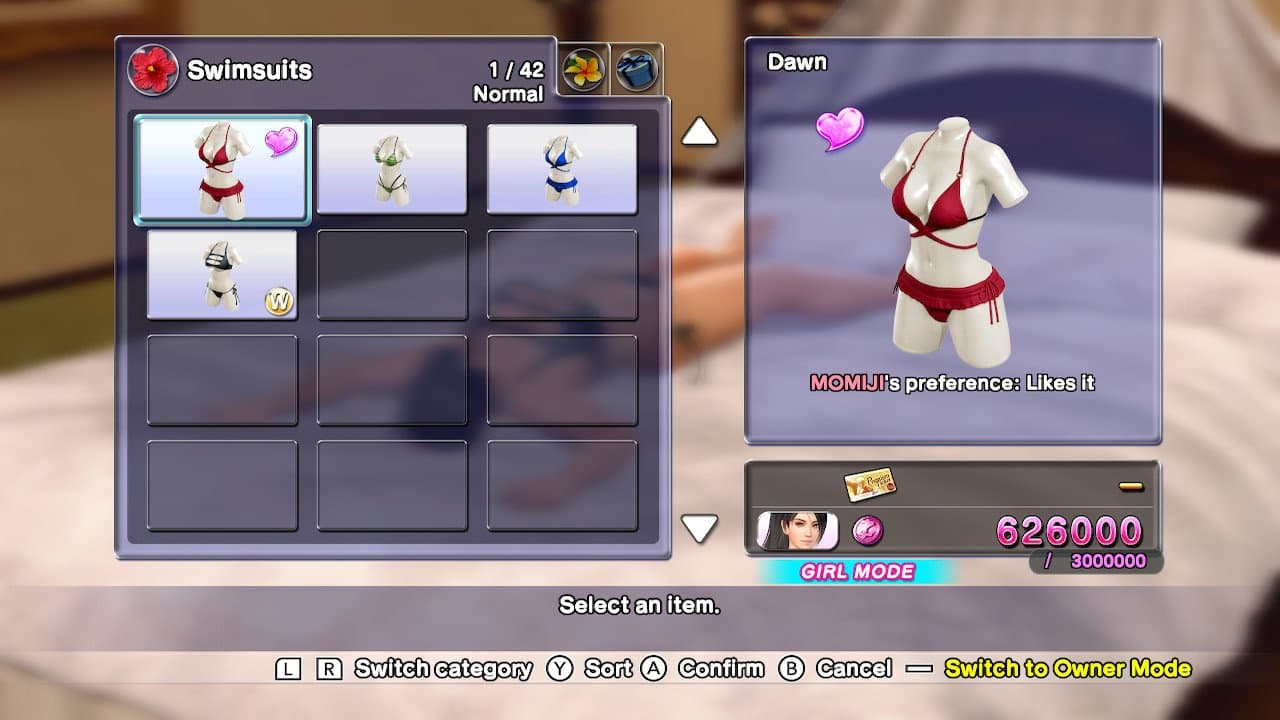Image resolution: width=1280 pixels, height=720 pixels.
Task: Click the Momiji character portrait
Action: (x=796, y=531)
